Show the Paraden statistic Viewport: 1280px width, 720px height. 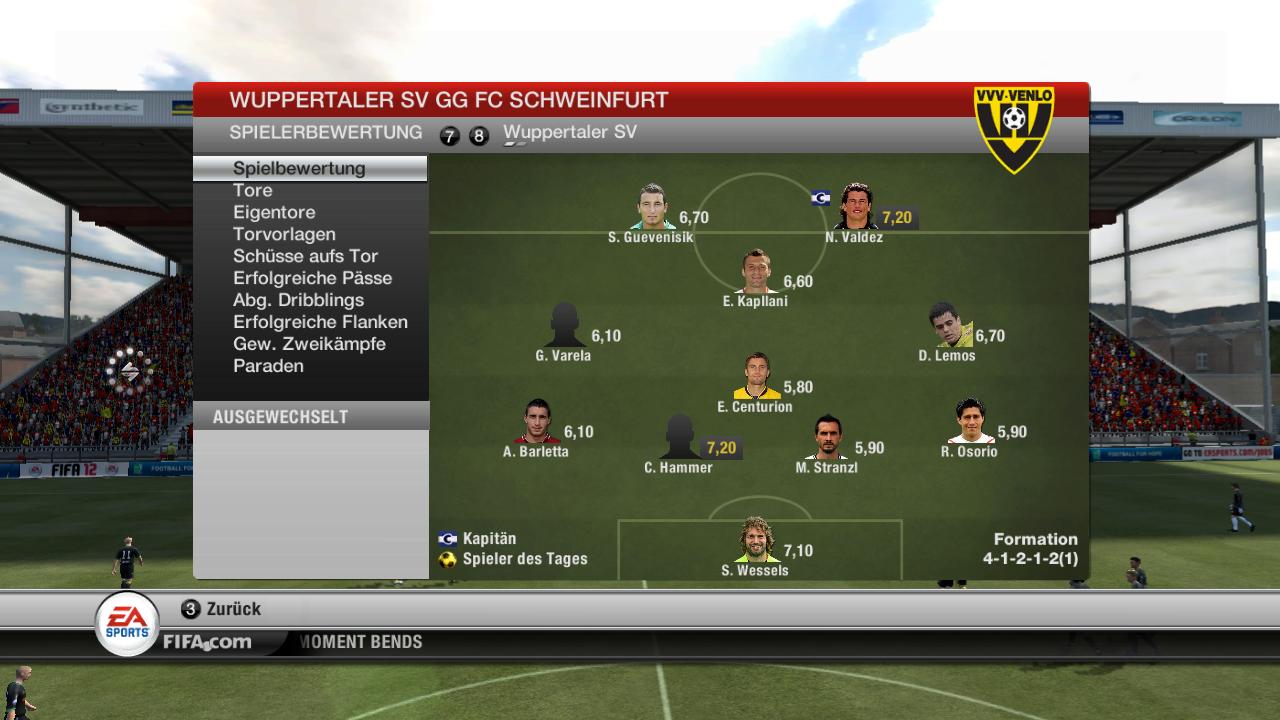click(268, 366)
